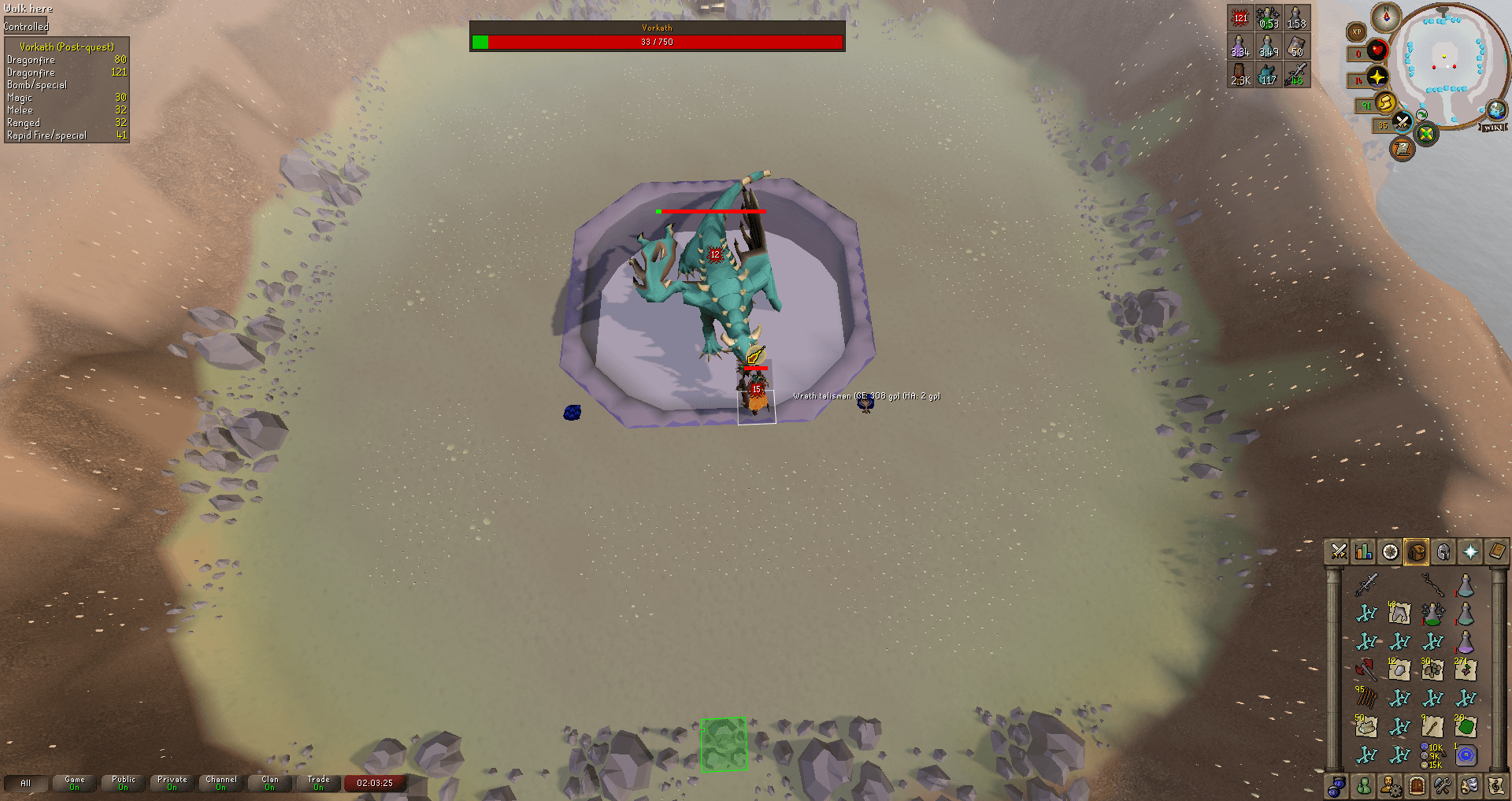The image size is (1512, 801).
Task: Toggle quick prayers via the prayer orb
Action: click(1377, 79)
